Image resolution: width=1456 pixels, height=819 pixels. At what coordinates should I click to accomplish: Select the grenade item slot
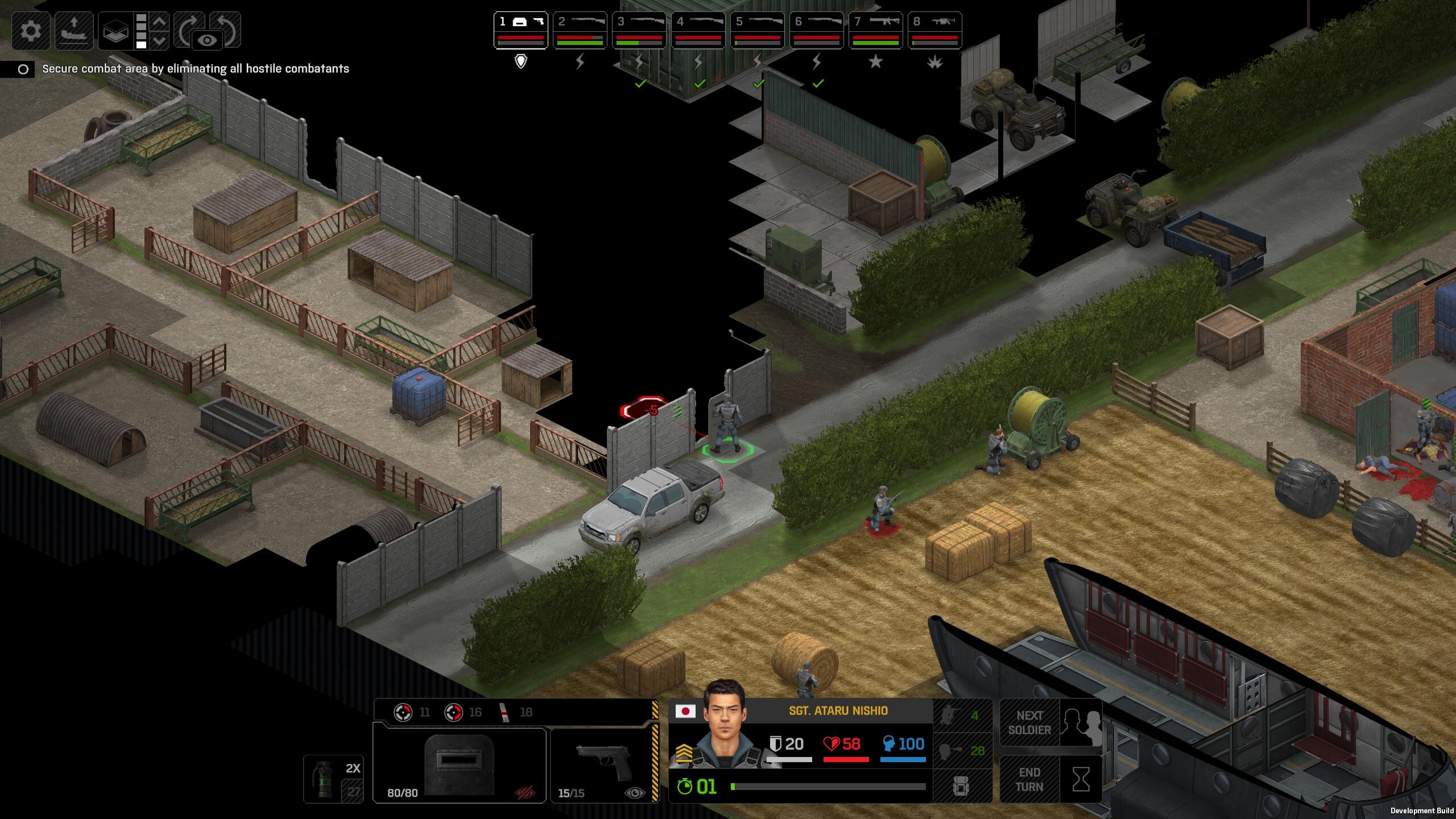click(333, 779)
